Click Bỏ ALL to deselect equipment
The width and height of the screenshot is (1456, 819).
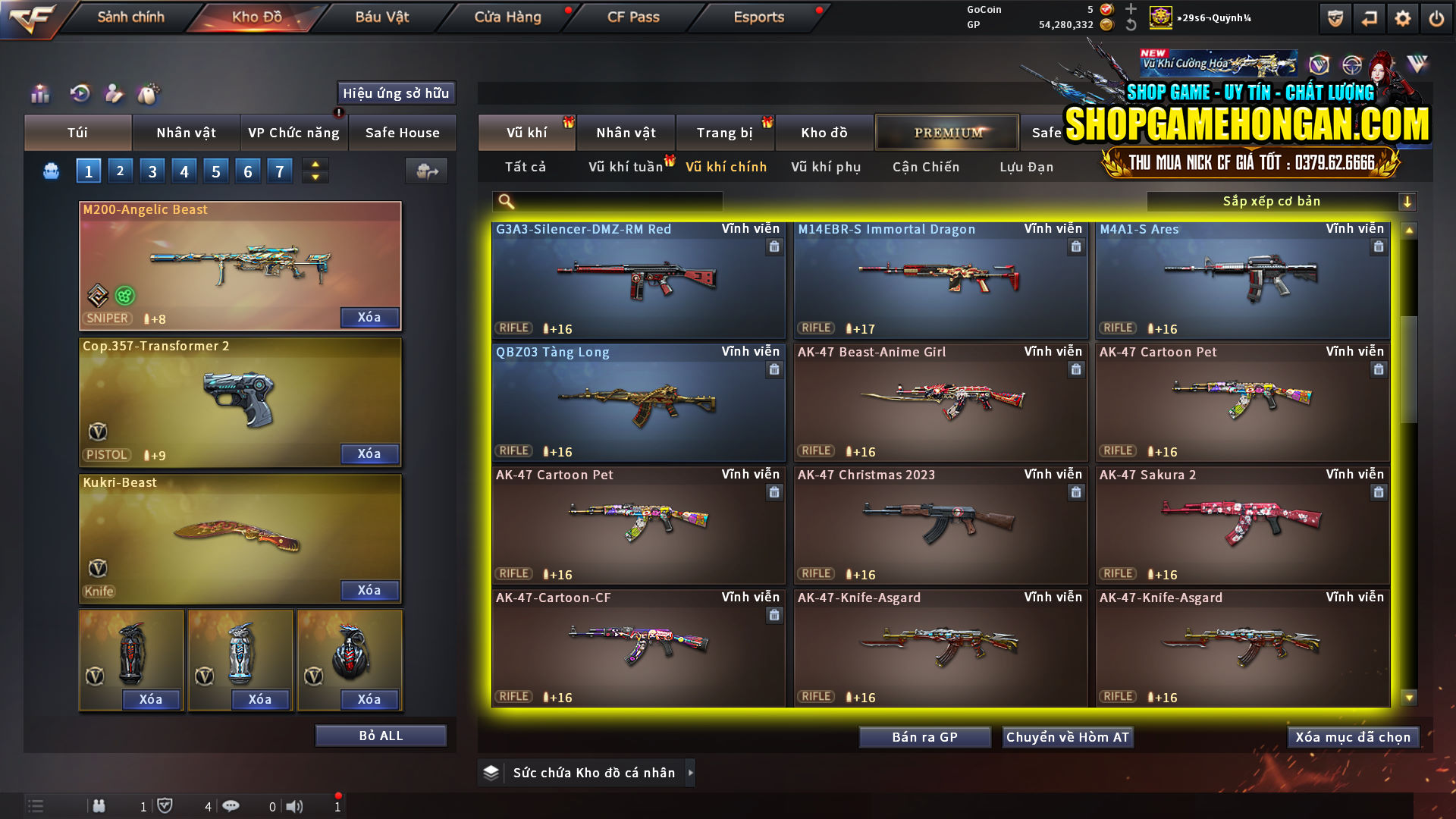(x=381, y=735)
